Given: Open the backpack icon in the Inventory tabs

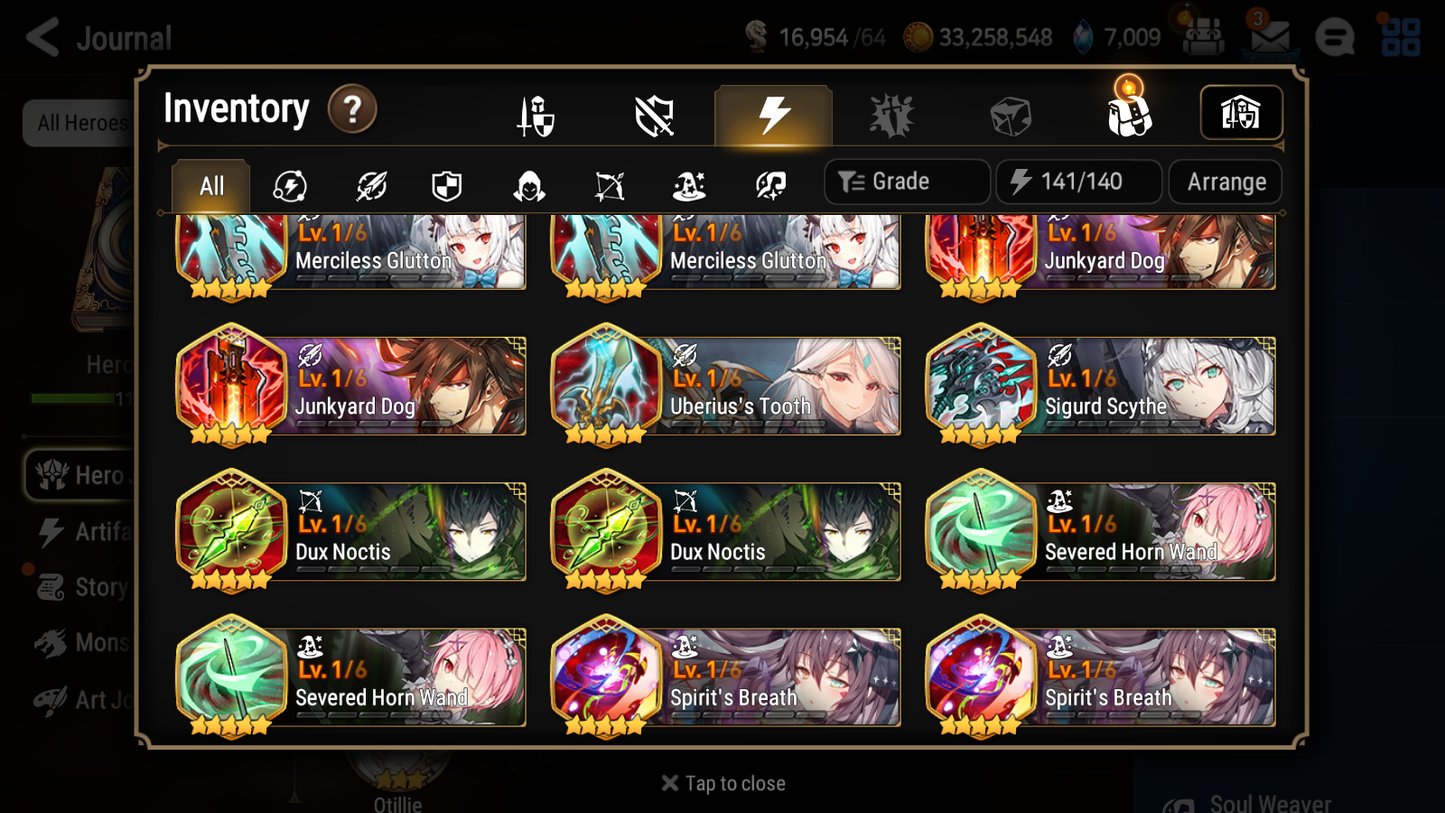Looking at the screenshot, I should (1129, 113).
